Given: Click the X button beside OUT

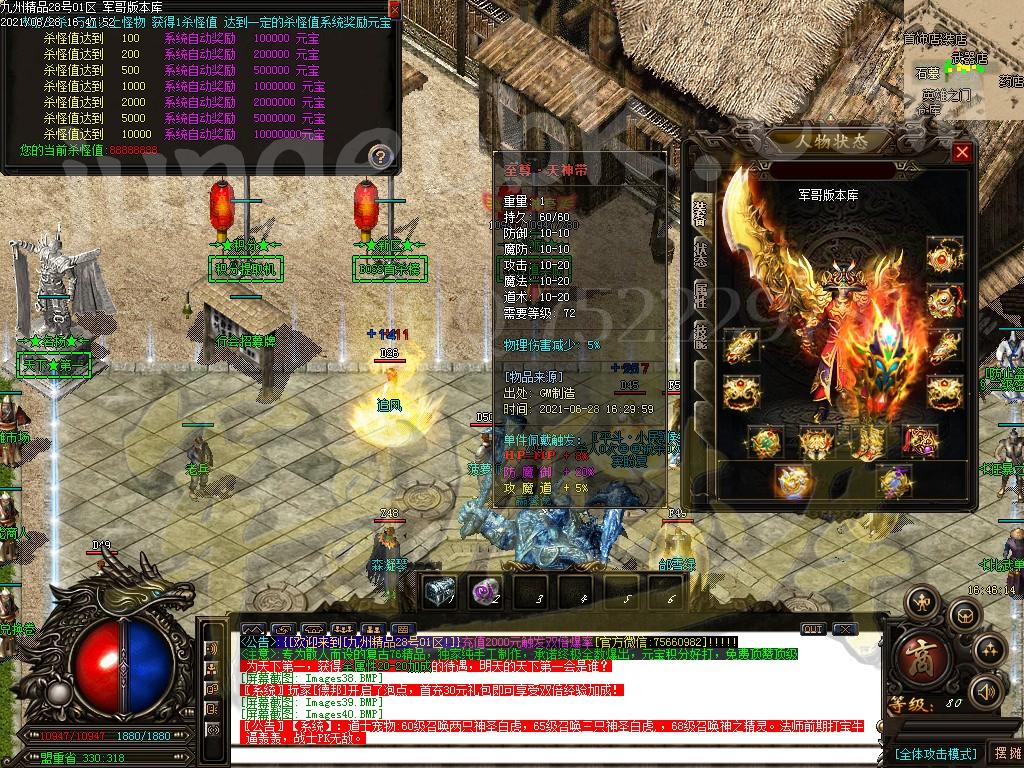Looking at the screenshot, I should point(845,629).
